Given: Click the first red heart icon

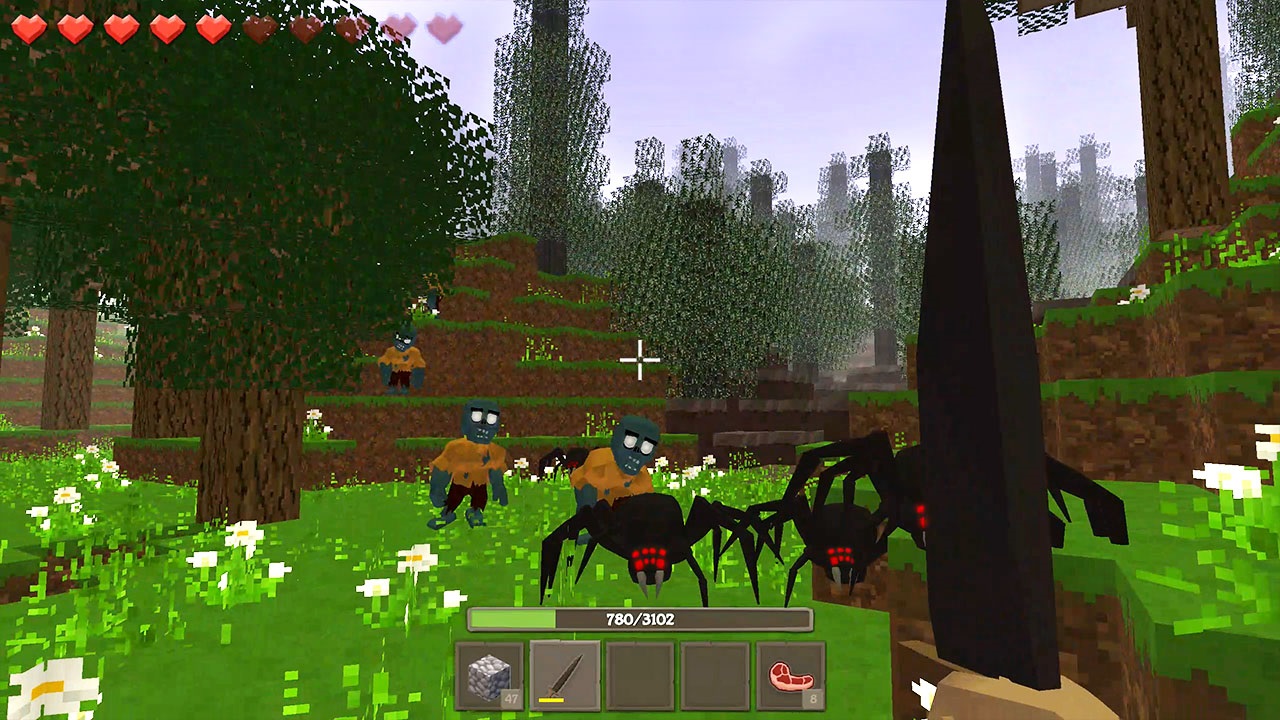Looking at the screenshot, I should (x=29, y=28).
